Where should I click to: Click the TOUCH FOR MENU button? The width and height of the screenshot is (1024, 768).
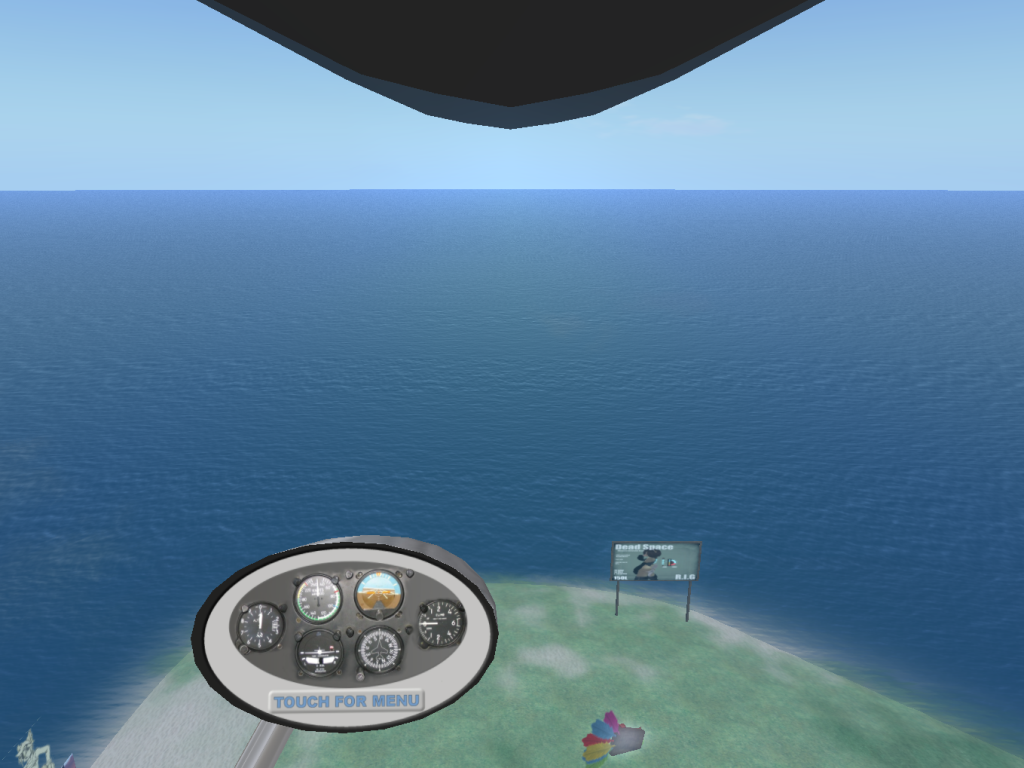coord(346,701)
